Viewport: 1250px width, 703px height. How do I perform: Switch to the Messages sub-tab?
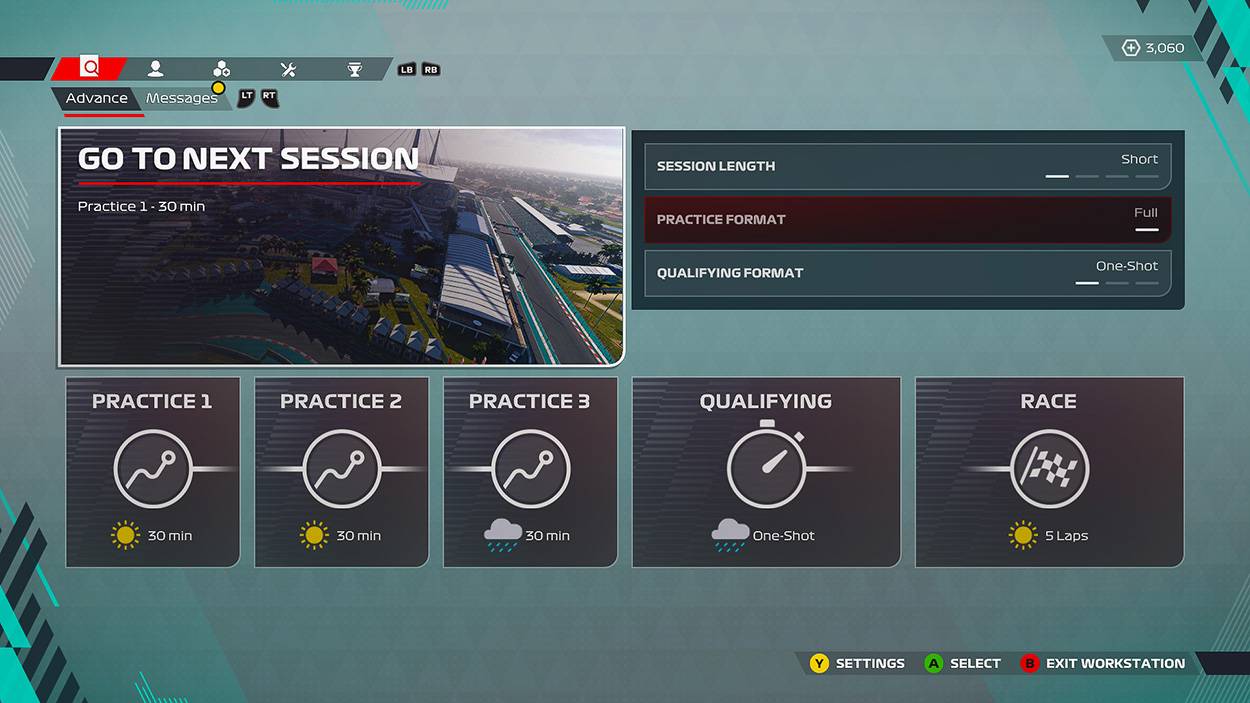pyautogui.click(x=182, y=98)
